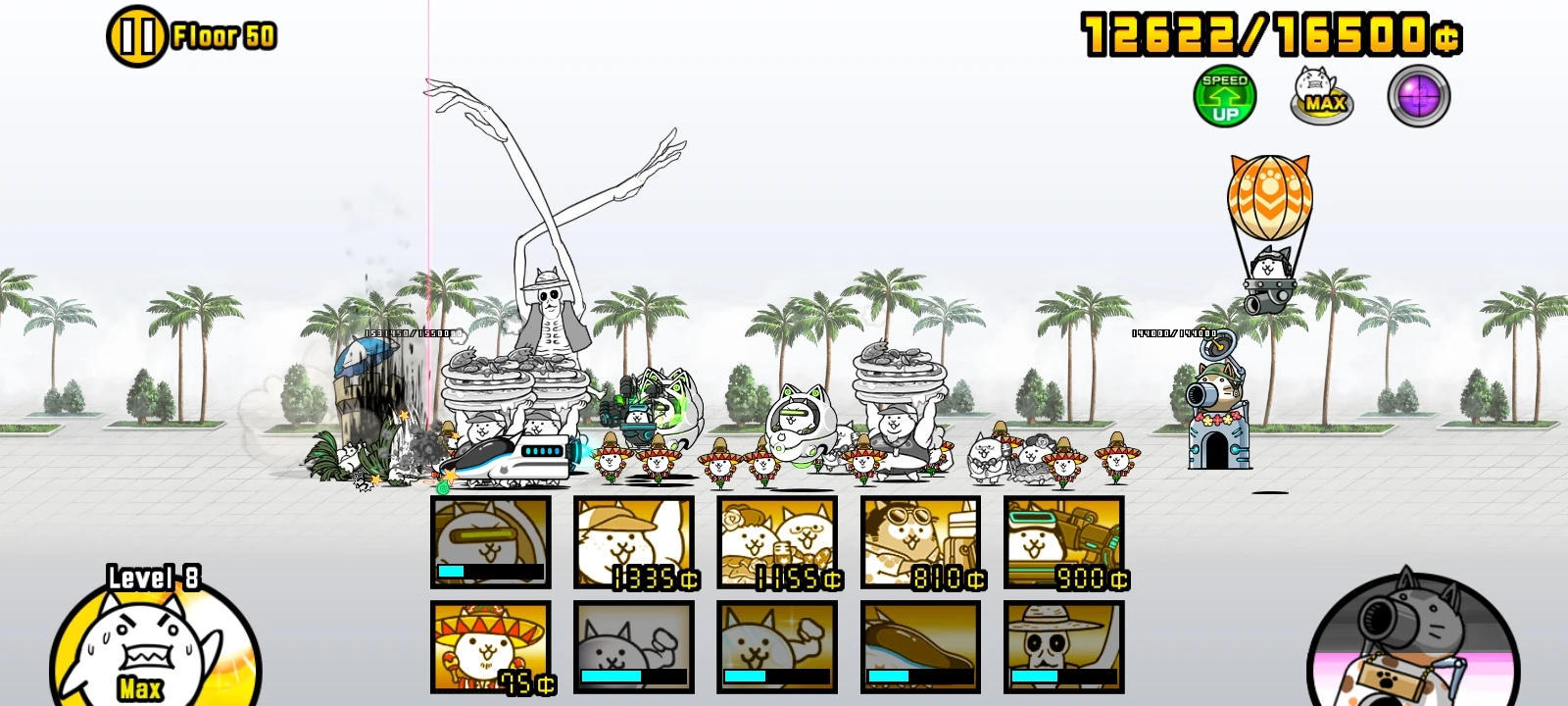Viewport: 1568px width, 706px height.
Task: Deploy the capped cat unit costing 1335¢
Action: pos(634,544)
